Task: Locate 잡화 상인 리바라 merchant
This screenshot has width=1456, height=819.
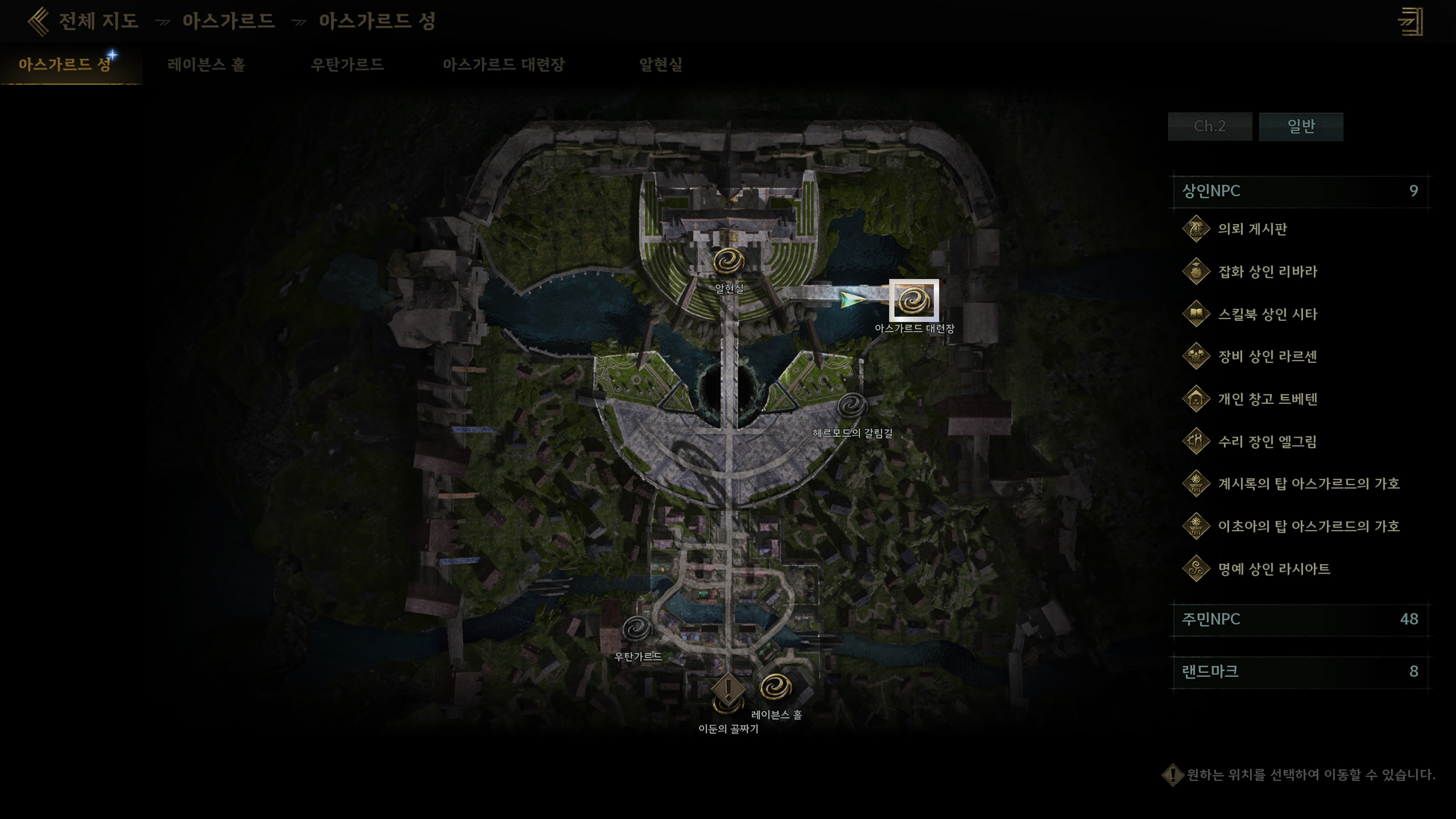Action: pyautogui.click(x=1267, y=272)
